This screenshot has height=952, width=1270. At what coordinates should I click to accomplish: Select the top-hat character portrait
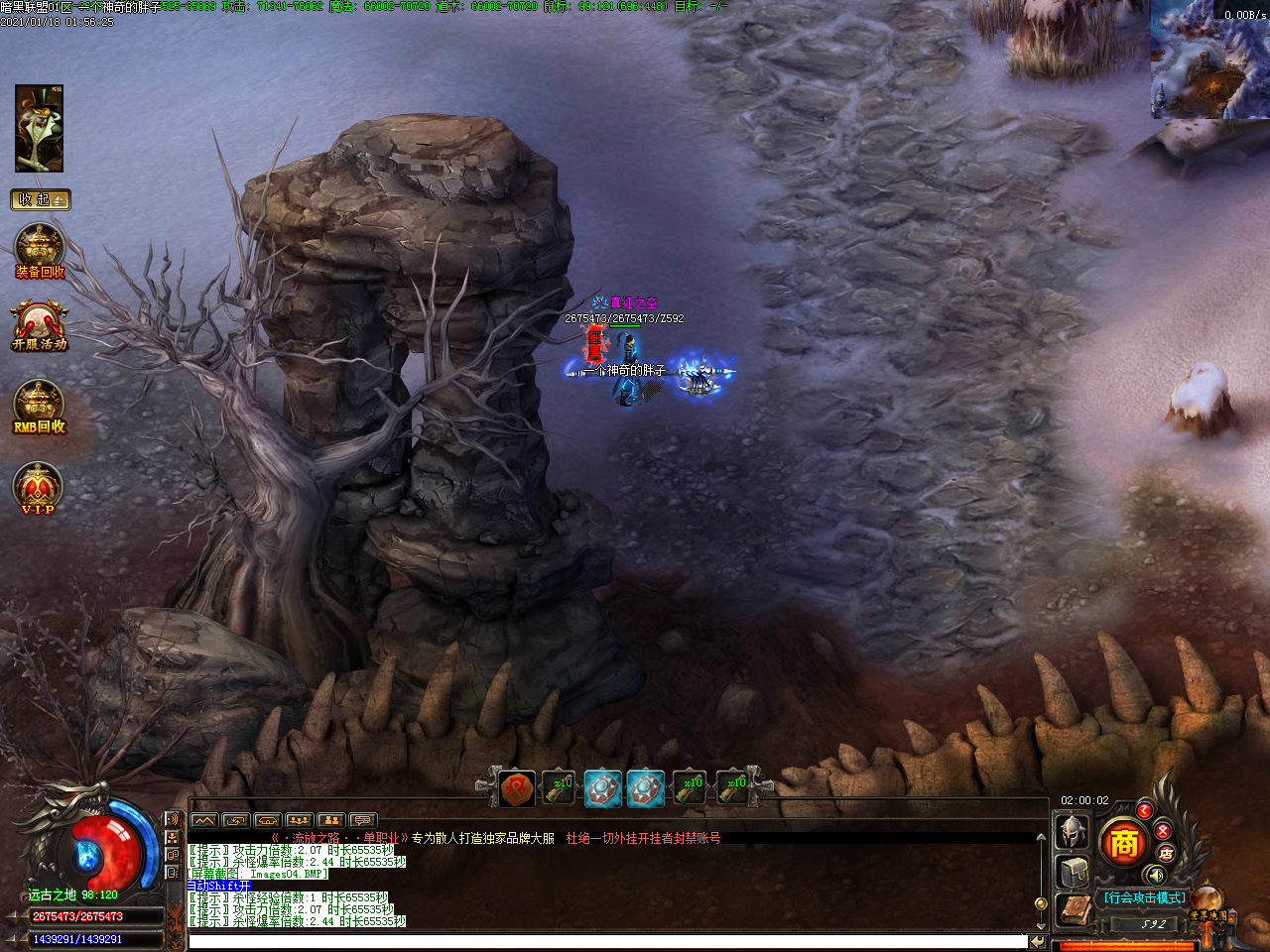pos(40,128)
